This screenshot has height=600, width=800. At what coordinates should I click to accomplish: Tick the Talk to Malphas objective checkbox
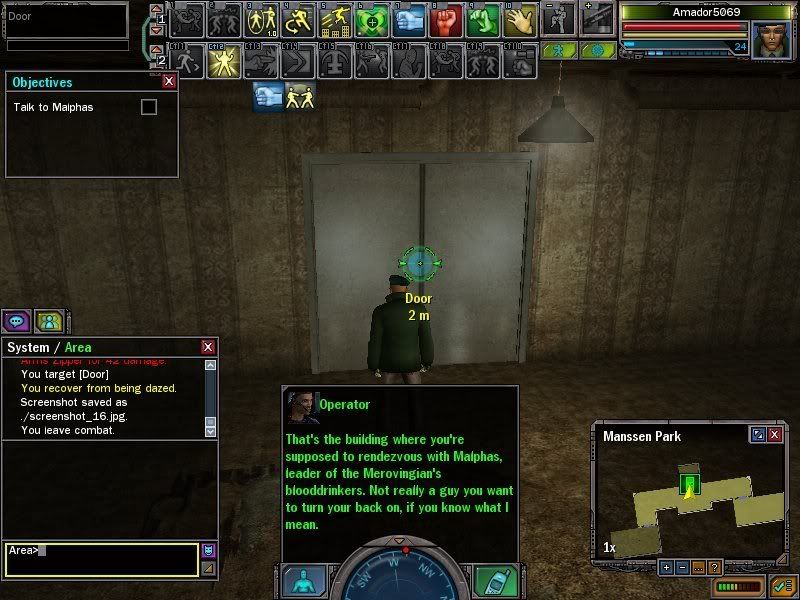pos(149,107)
